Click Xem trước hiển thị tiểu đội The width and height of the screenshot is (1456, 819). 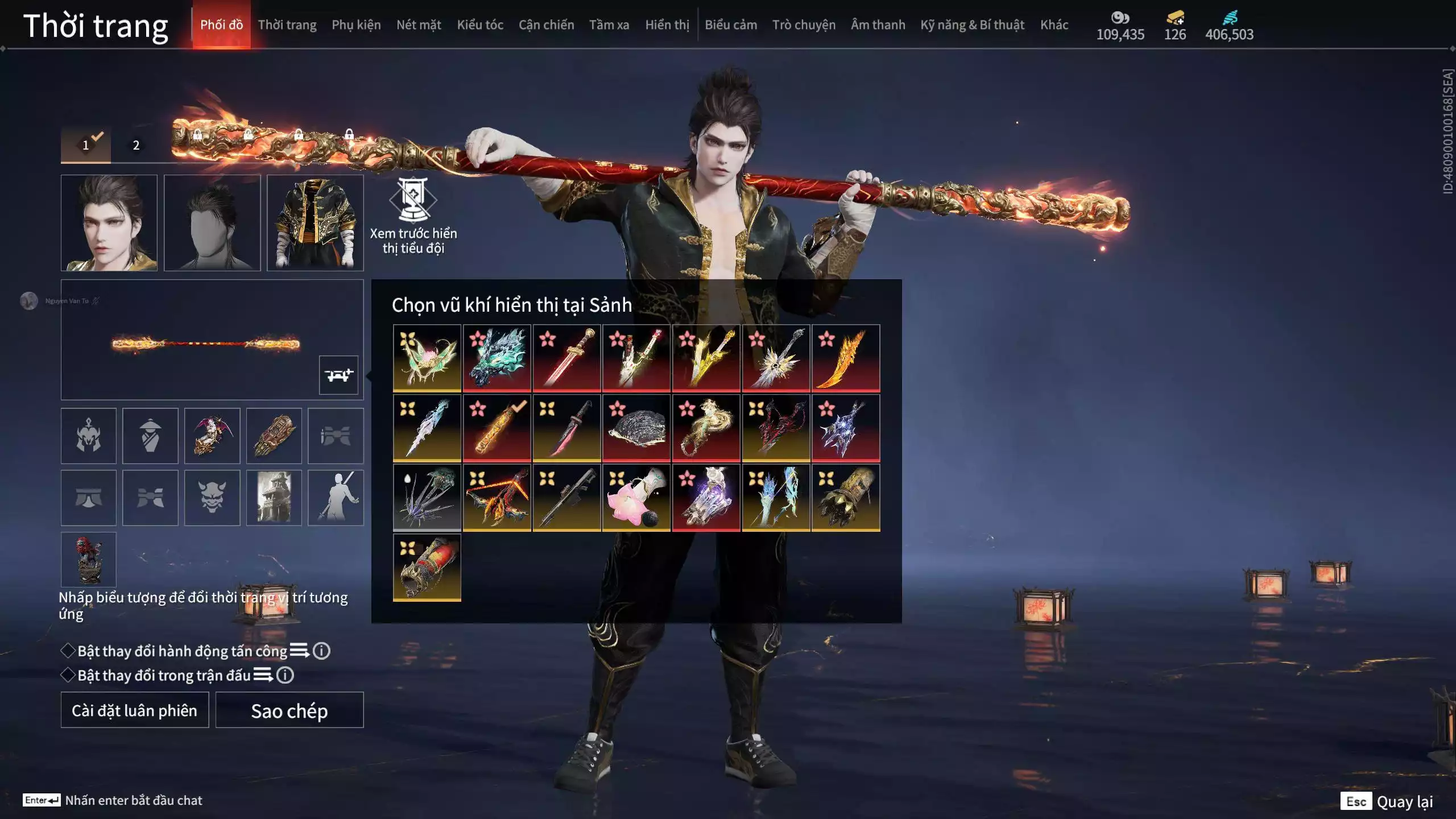tap(413, 216)
